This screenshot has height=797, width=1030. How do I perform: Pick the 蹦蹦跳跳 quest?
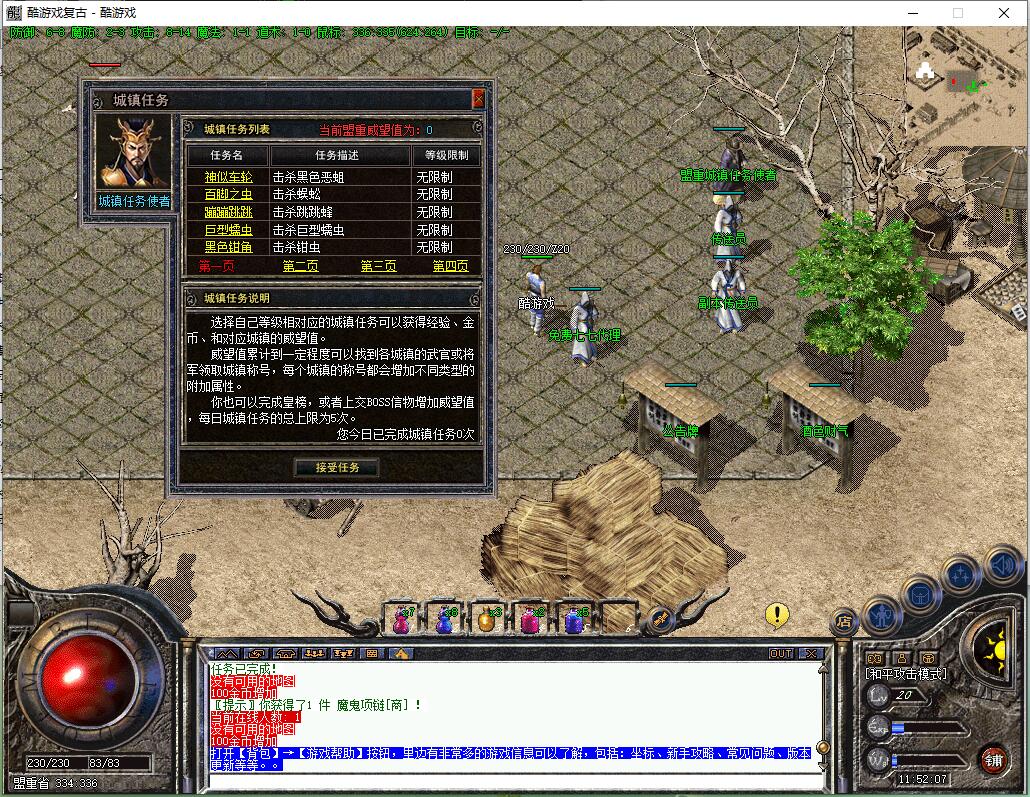229,212
